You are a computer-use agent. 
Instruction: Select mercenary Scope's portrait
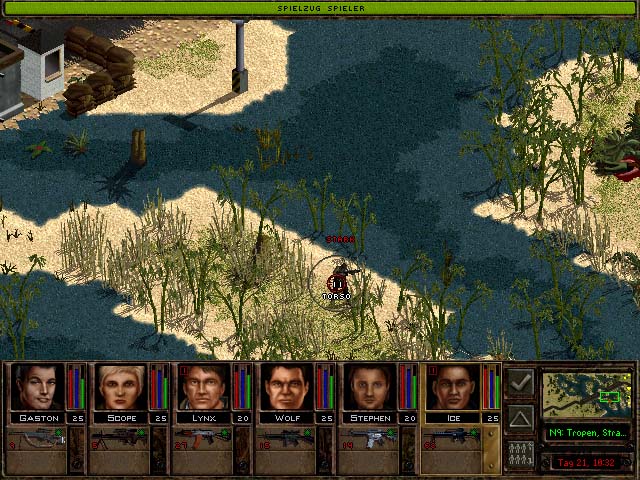120,387
